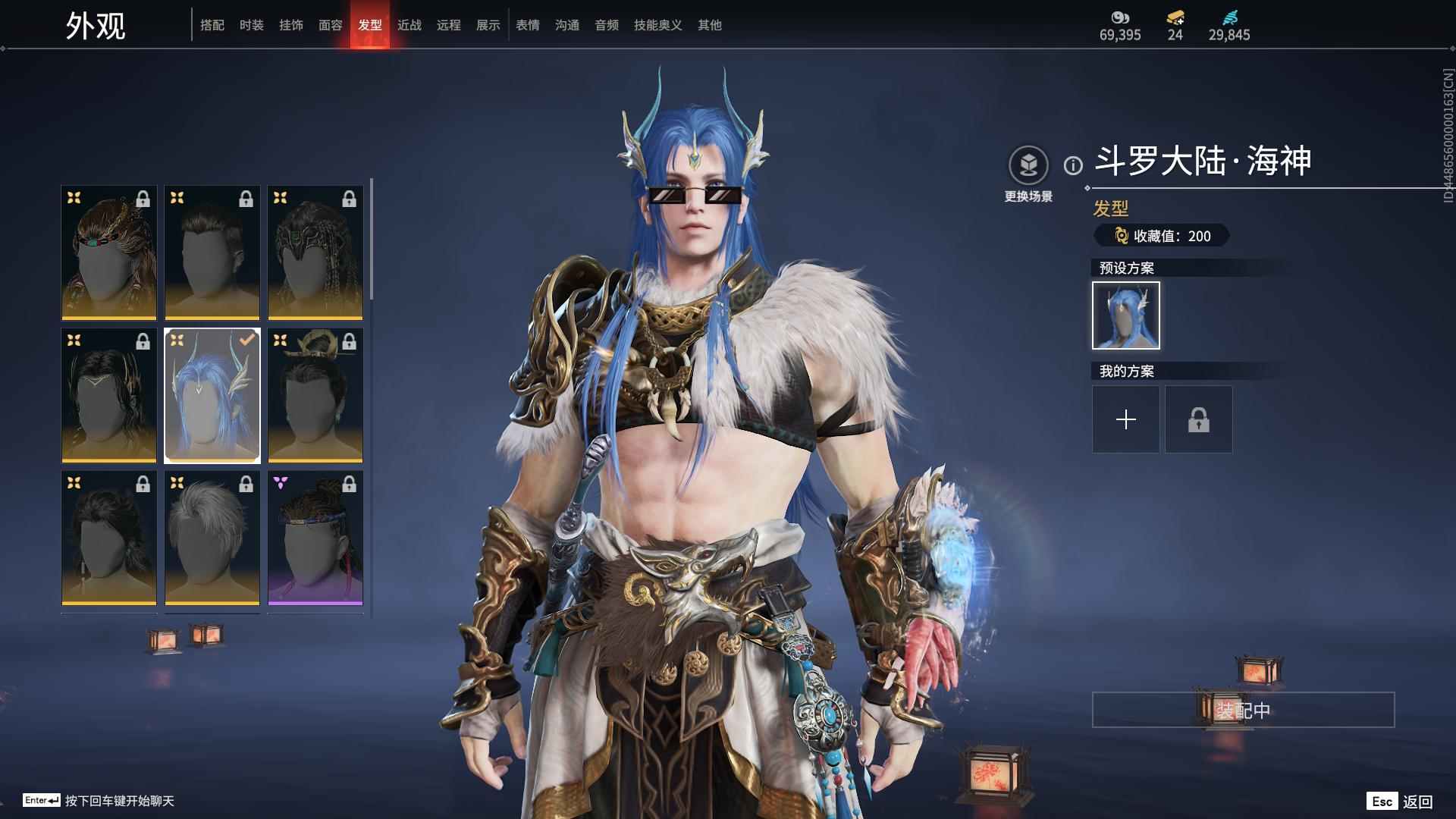The image size is (1456, 819).
Task: Switch to the 沟通 tab
Action: (x=567, y=25)
